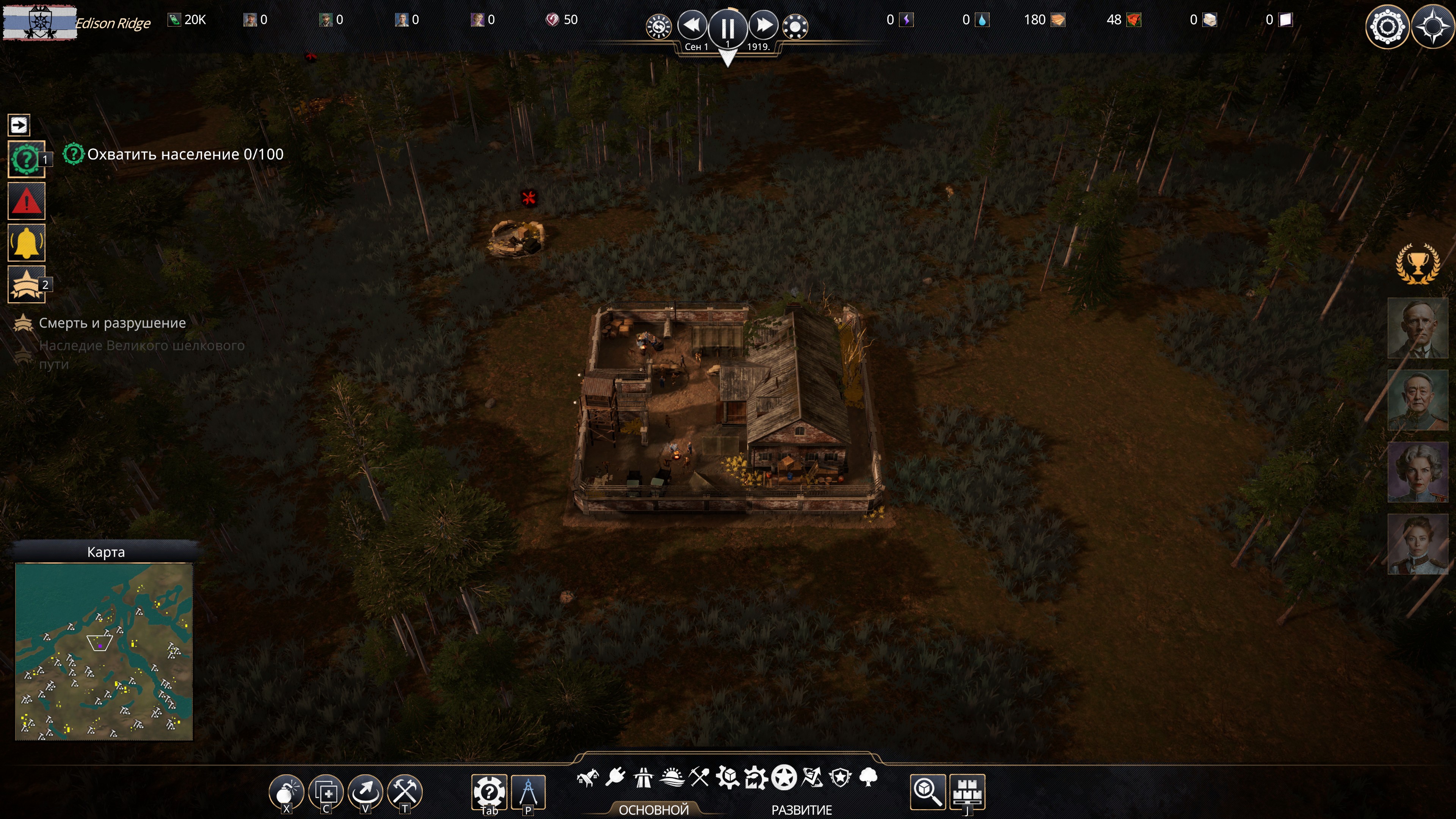The width and height of the screenshot is (1456, 819).
Task: Choose the electric plug power category
Action: [615, 778]
